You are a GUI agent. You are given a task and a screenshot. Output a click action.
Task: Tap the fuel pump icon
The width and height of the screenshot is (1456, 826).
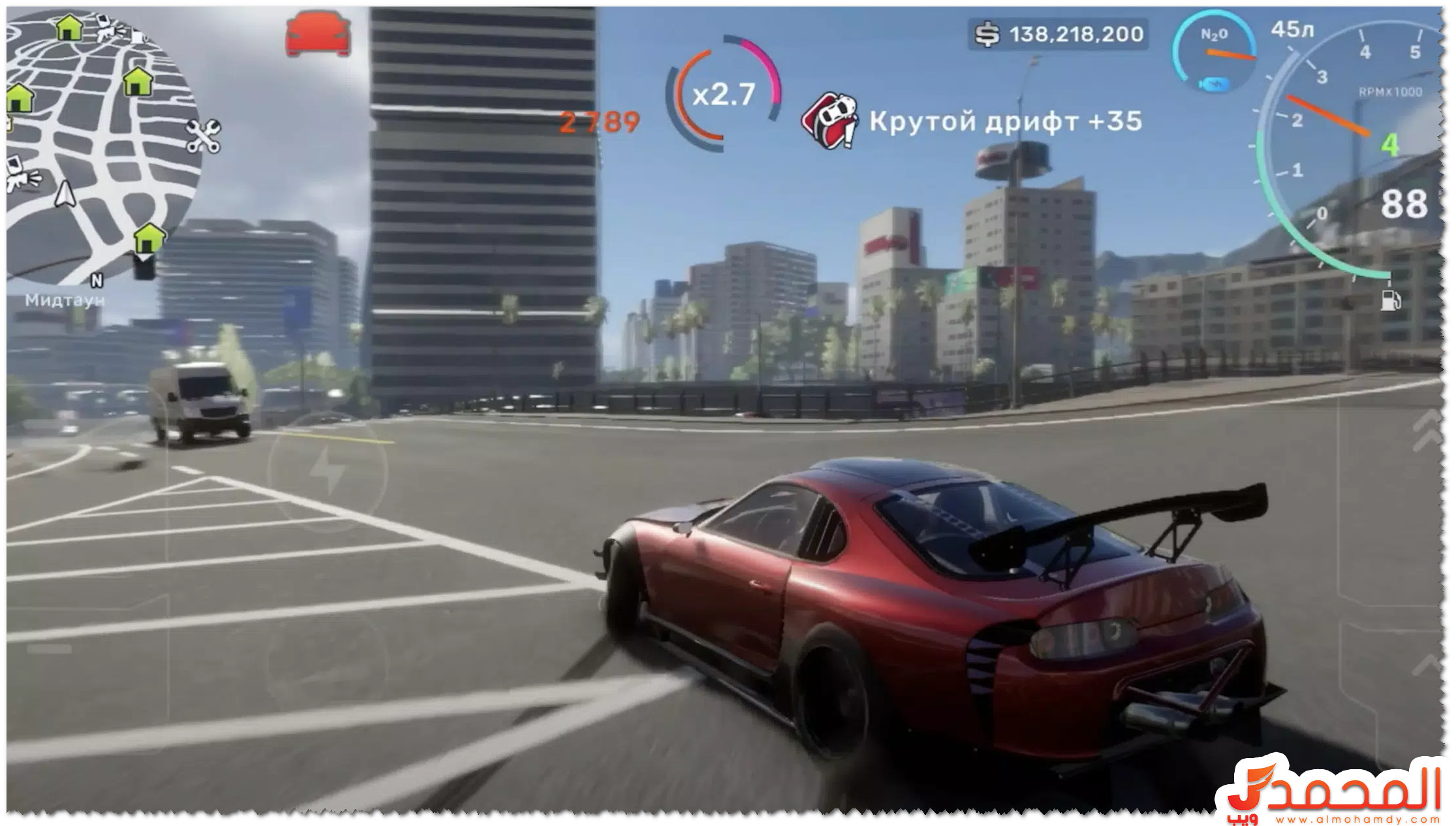pyautogui.click(x=1390, y=300)
